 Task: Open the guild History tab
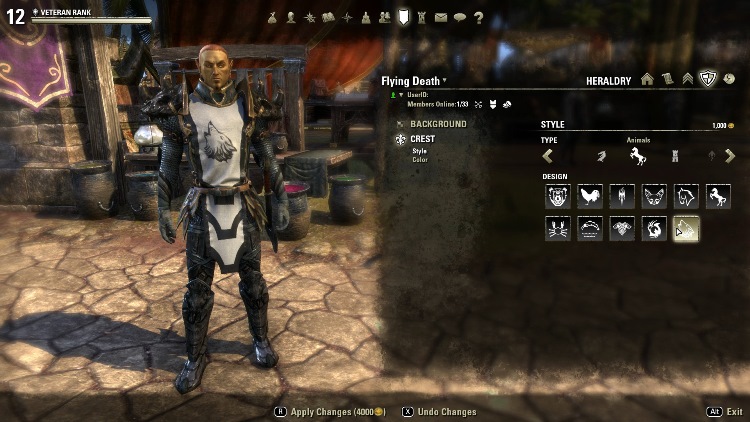pos(729,79)
